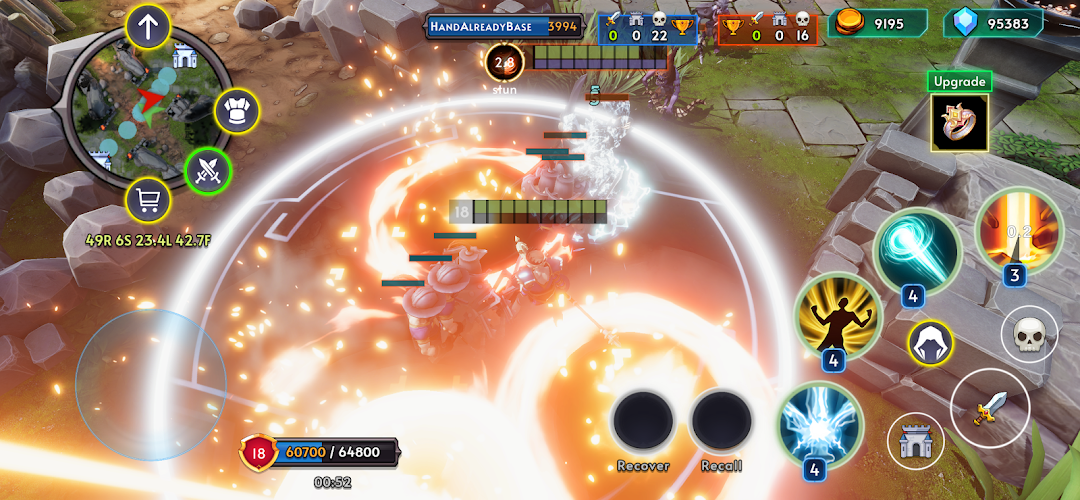Select the Upgrade ring item
The image size is (1080, 500).
pyautogui.click(x=959, y=122)
